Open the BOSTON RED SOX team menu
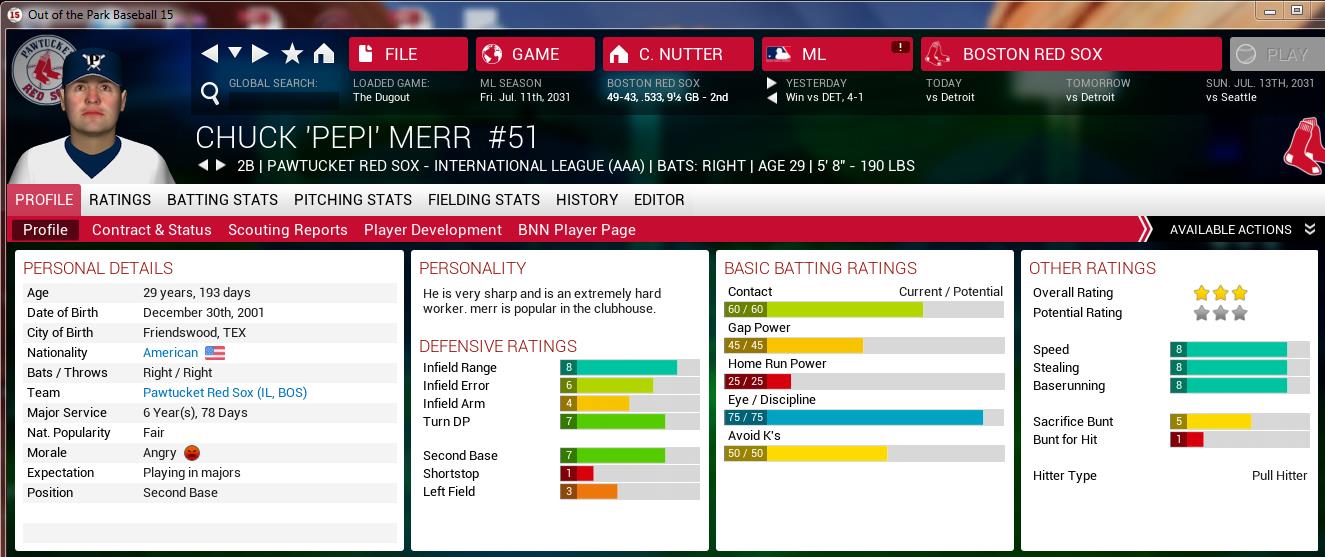1325x557 pixels. click(1070, 54)
